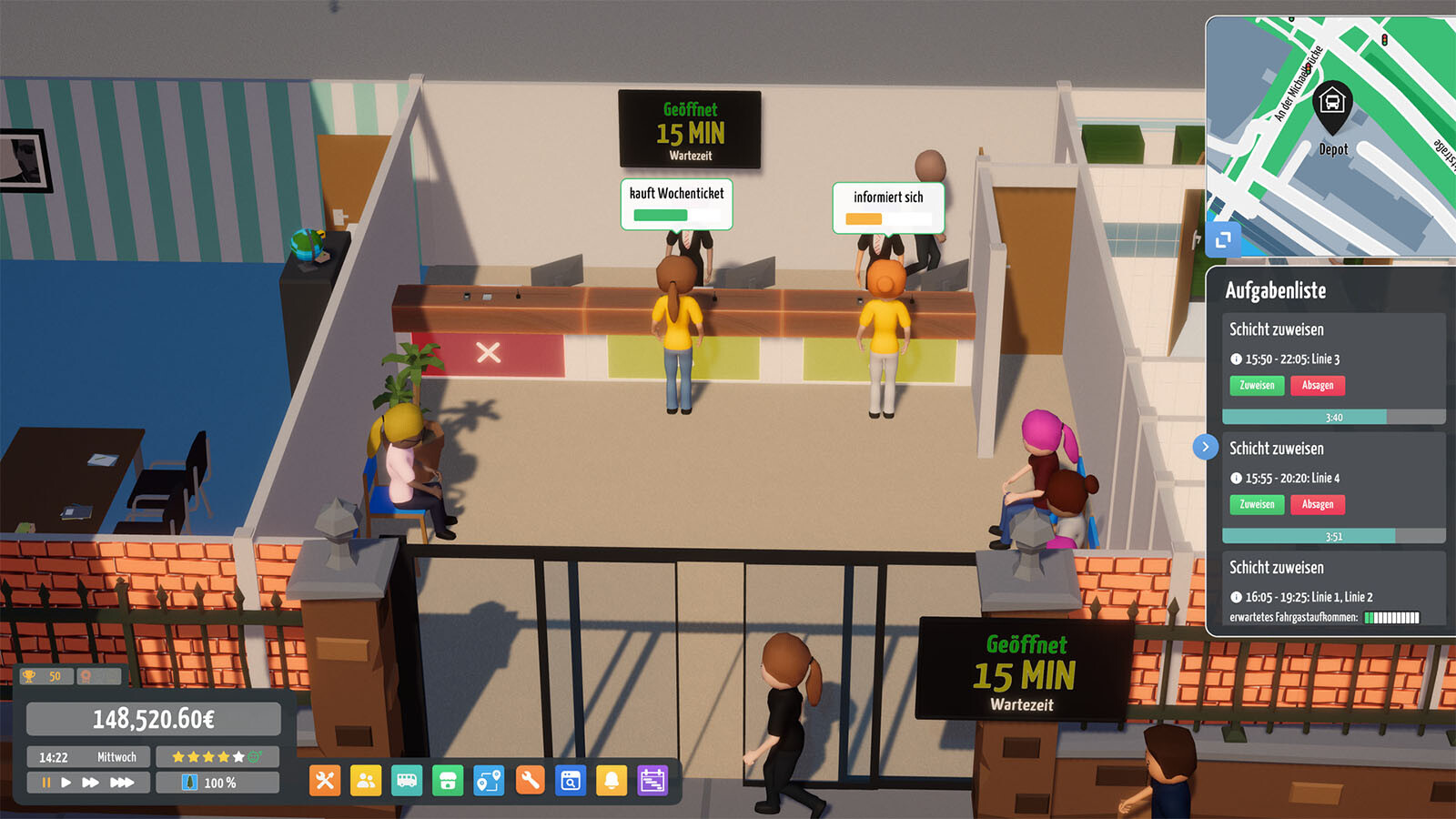Open the teal bus fleet menu
Screen dimensions: 1456x819
(407, 781)
